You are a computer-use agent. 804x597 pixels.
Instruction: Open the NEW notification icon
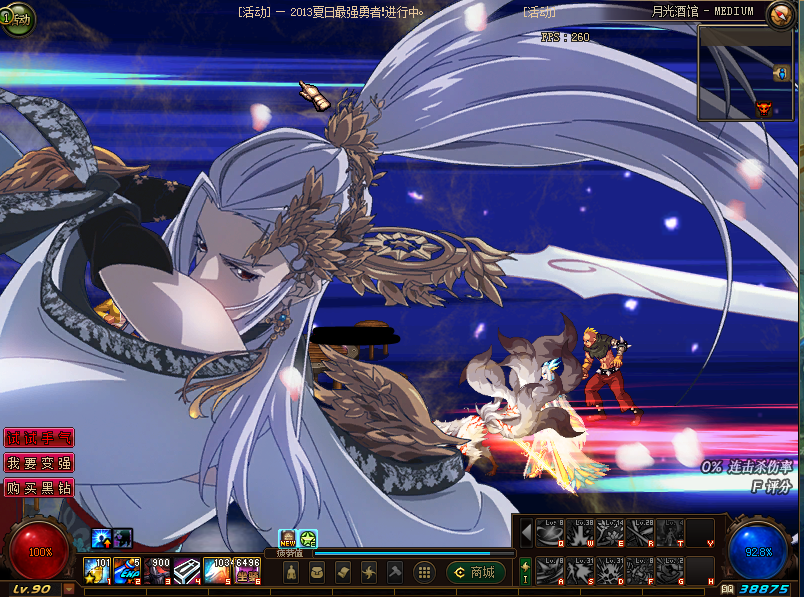click(288, 539)
